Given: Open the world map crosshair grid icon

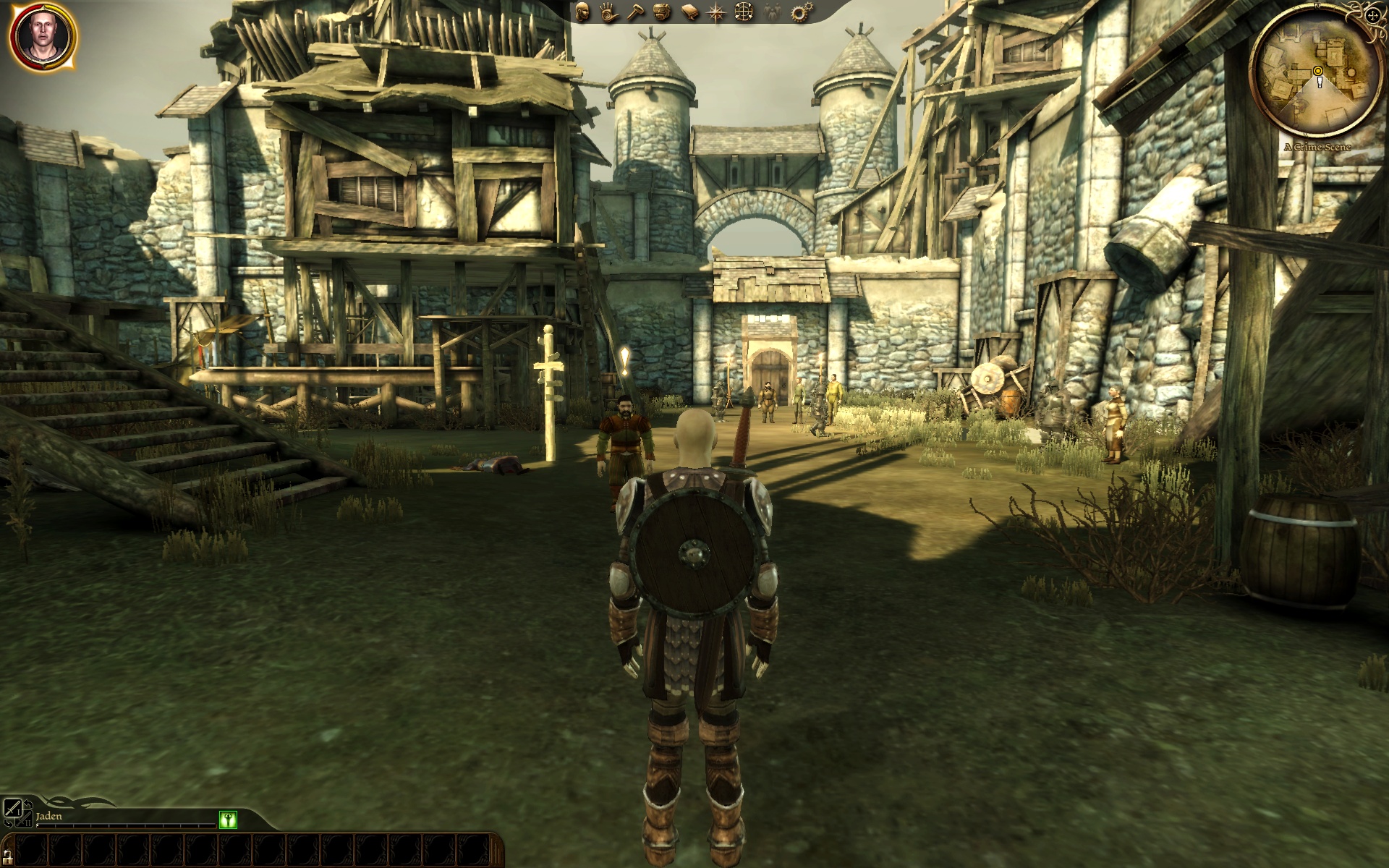Looking at the screenshot, I should click(744, 12).
